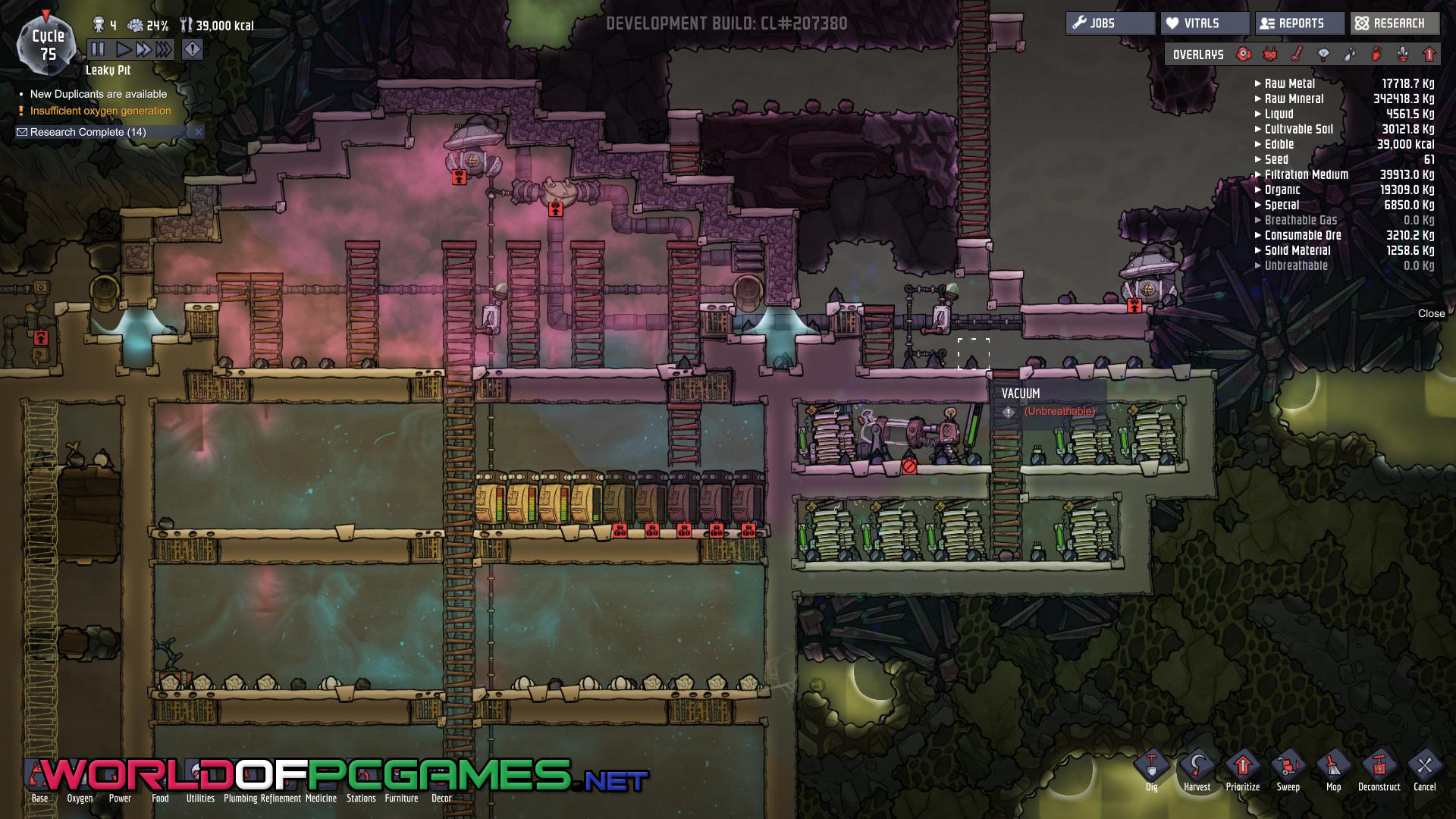Pause the game with the pause button

point(99,50)
